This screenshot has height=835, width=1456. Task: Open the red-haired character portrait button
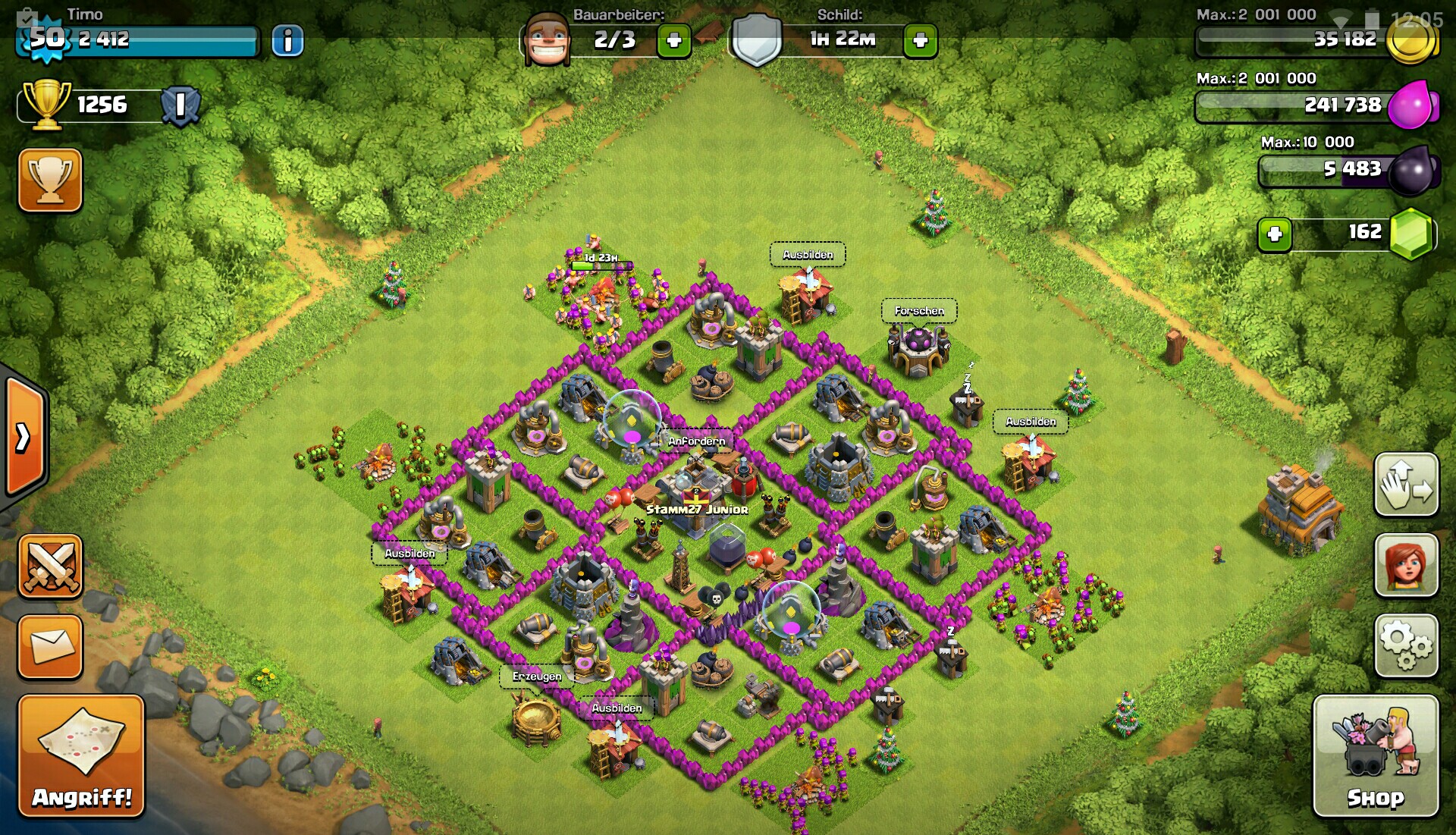pyautogui.click(x=1406, y=565)
